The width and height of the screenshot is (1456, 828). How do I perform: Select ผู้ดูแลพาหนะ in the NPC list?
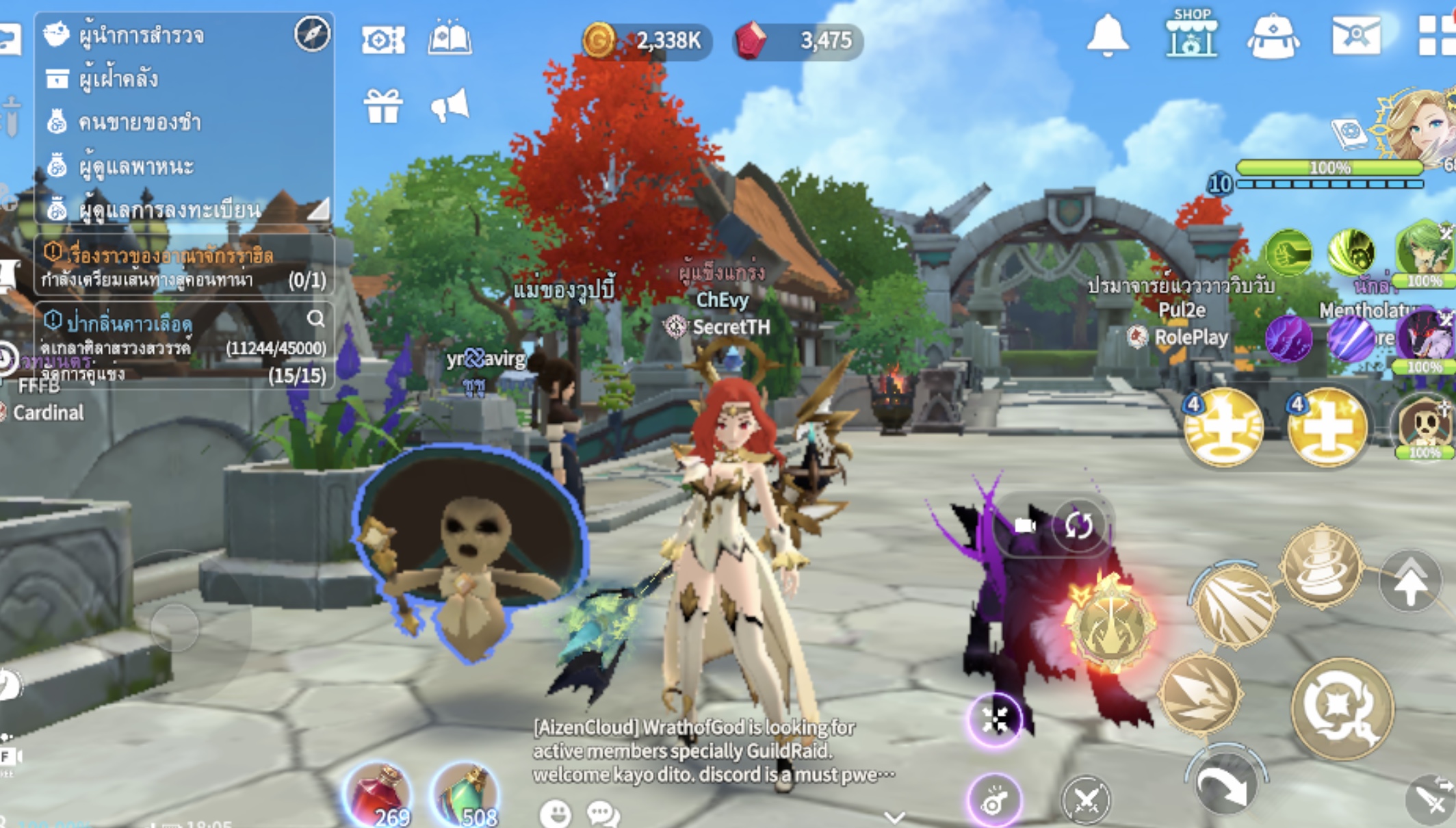point(135,166)
